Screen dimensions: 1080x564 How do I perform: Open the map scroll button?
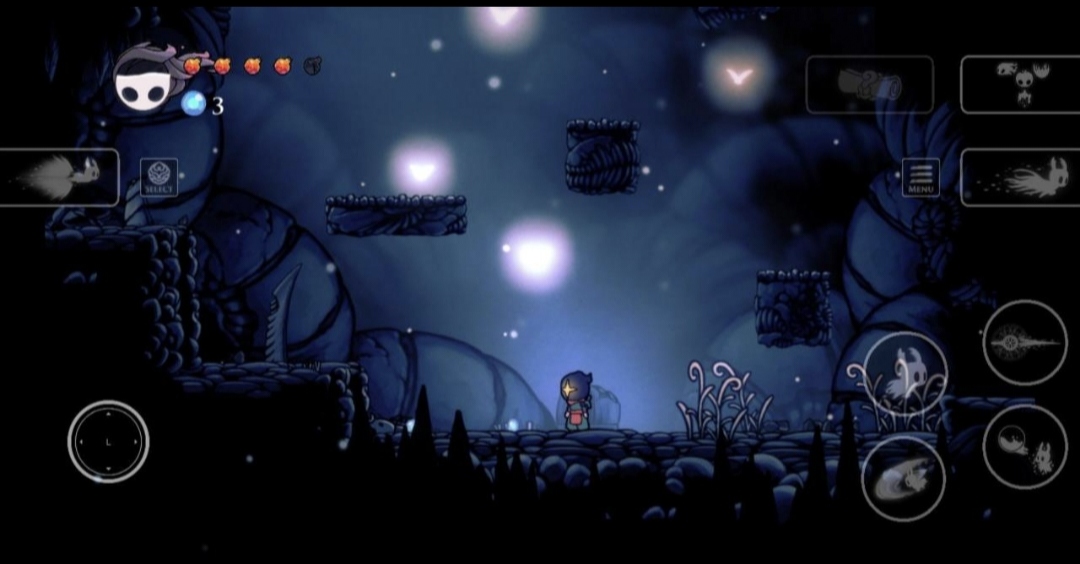point(869,84)
